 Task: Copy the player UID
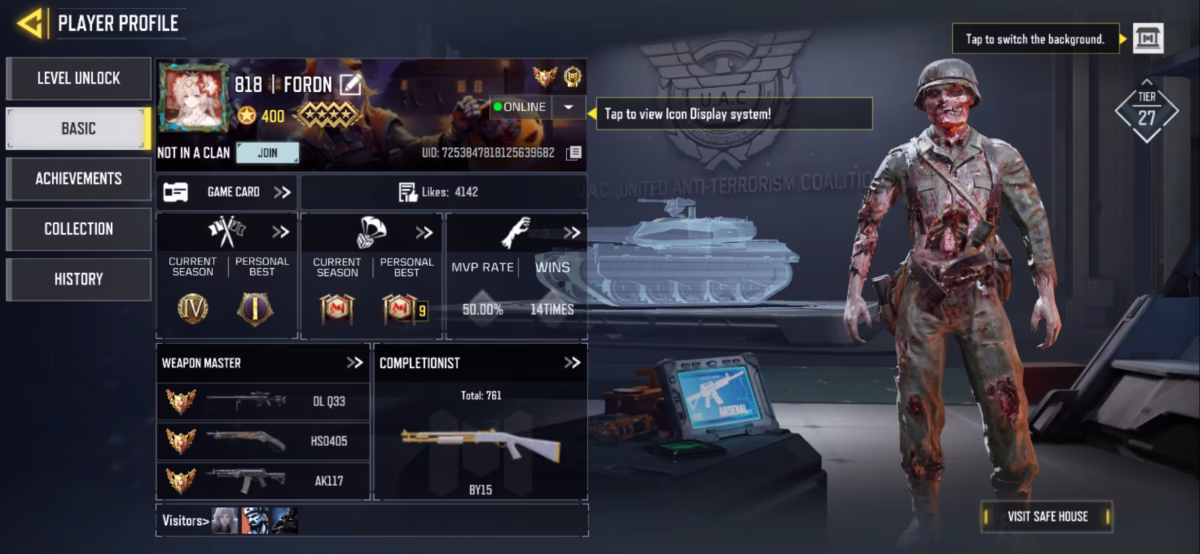coord(573,153)
